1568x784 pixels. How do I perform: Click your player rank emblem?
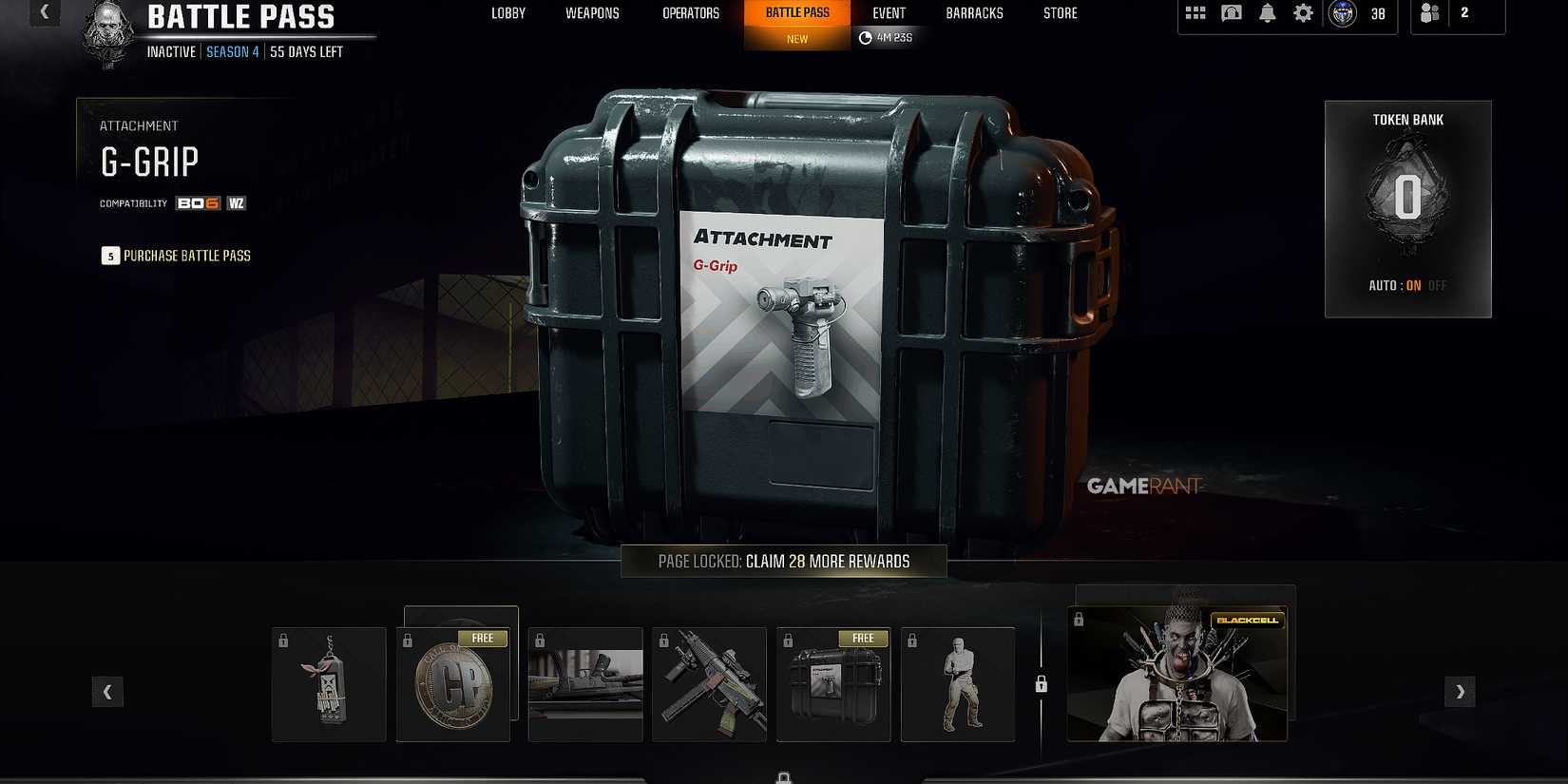[1342, 13]
